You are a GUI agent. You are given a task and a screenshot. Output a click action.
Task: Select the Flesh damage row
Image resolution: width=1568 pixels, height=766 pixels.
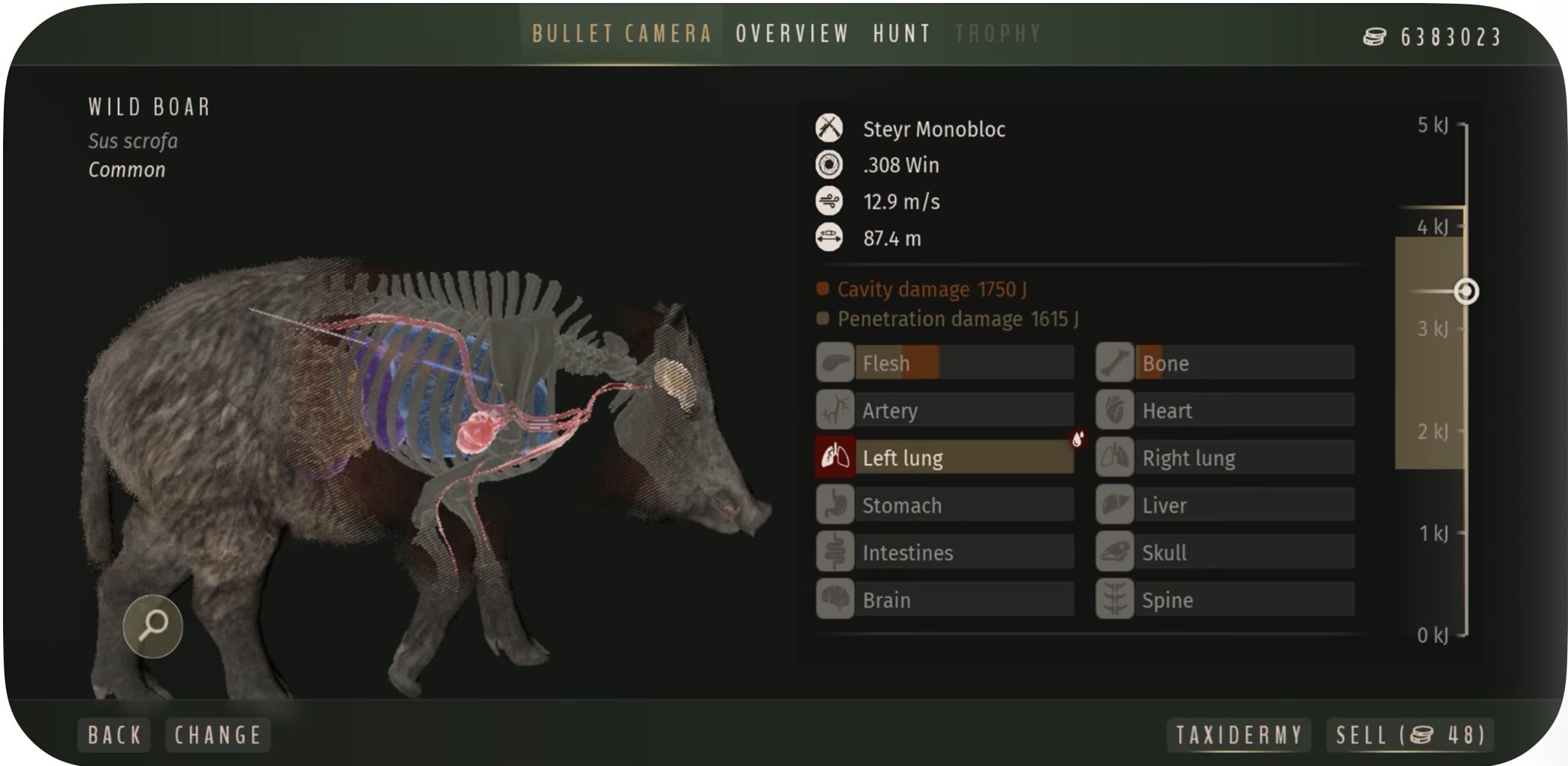[945, 363]
